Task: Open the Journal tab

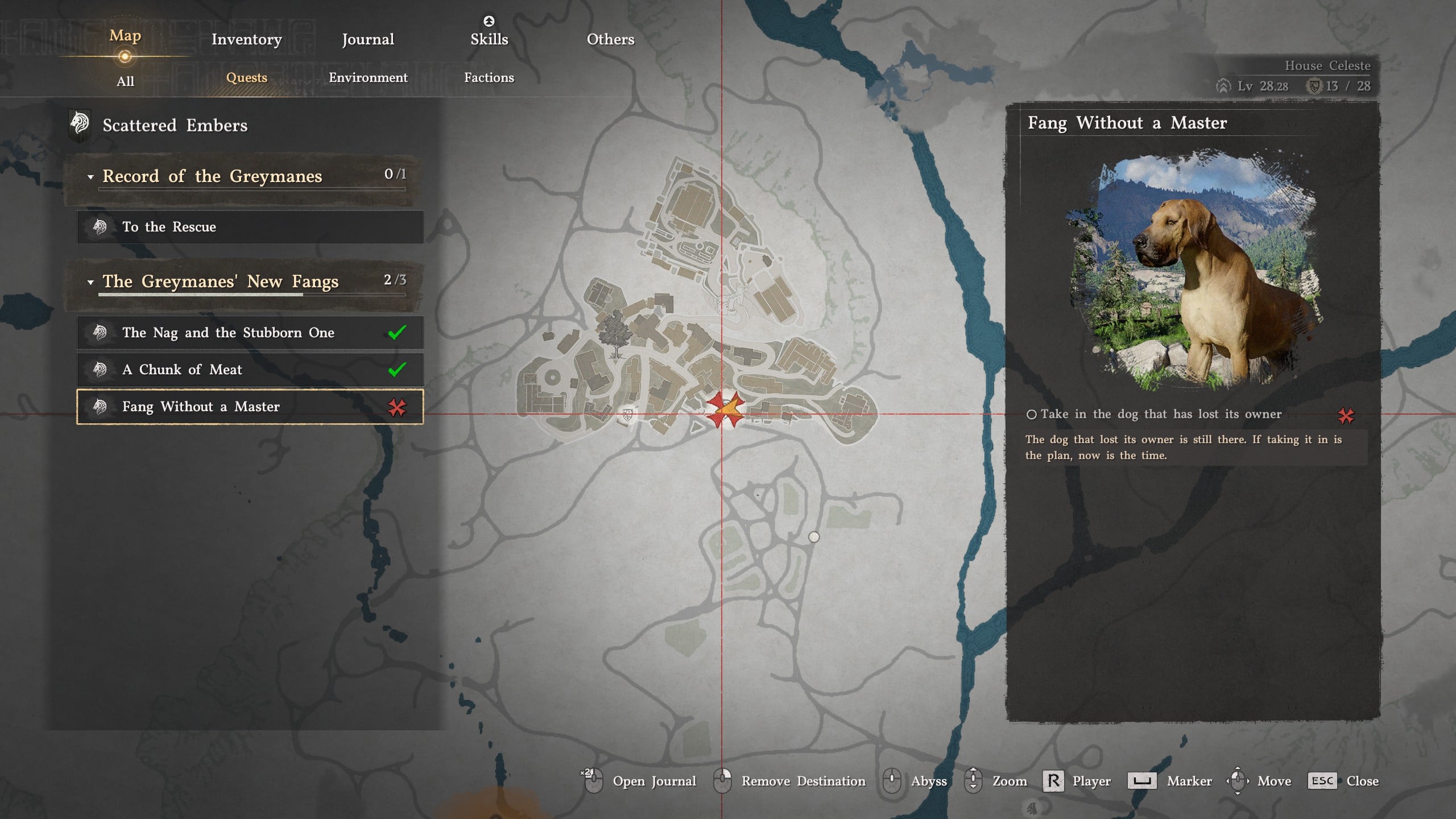Action: tap(367, 39)
